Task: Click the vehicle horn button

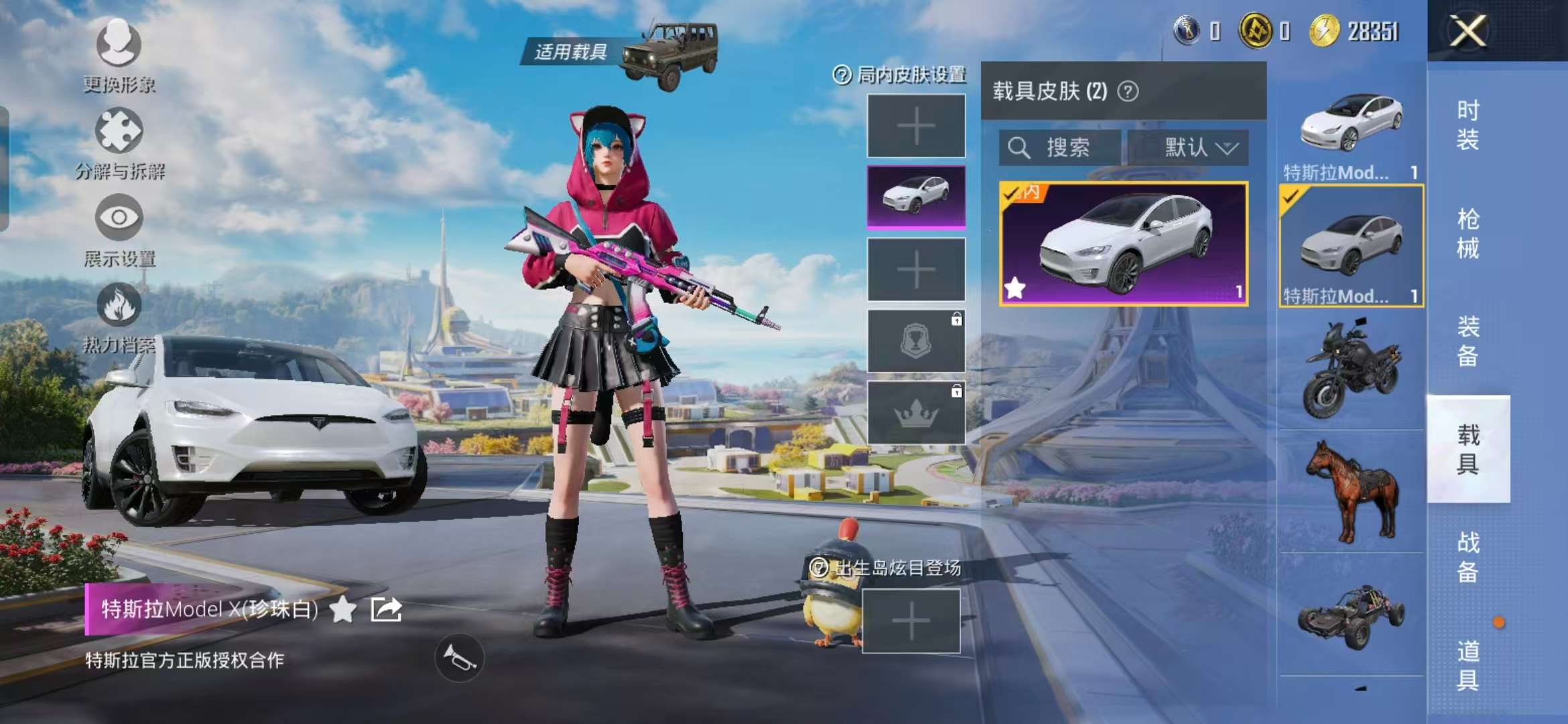Action: (459, 658)
